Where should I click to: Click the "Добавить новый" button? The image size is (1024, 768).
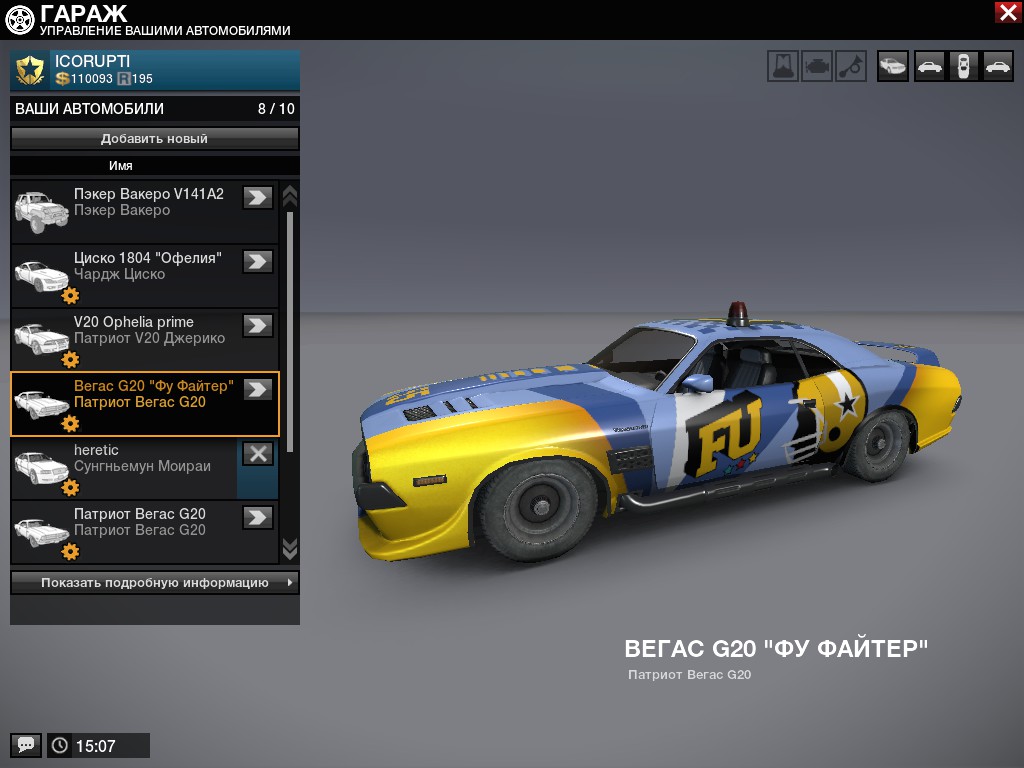click(155, 139)
